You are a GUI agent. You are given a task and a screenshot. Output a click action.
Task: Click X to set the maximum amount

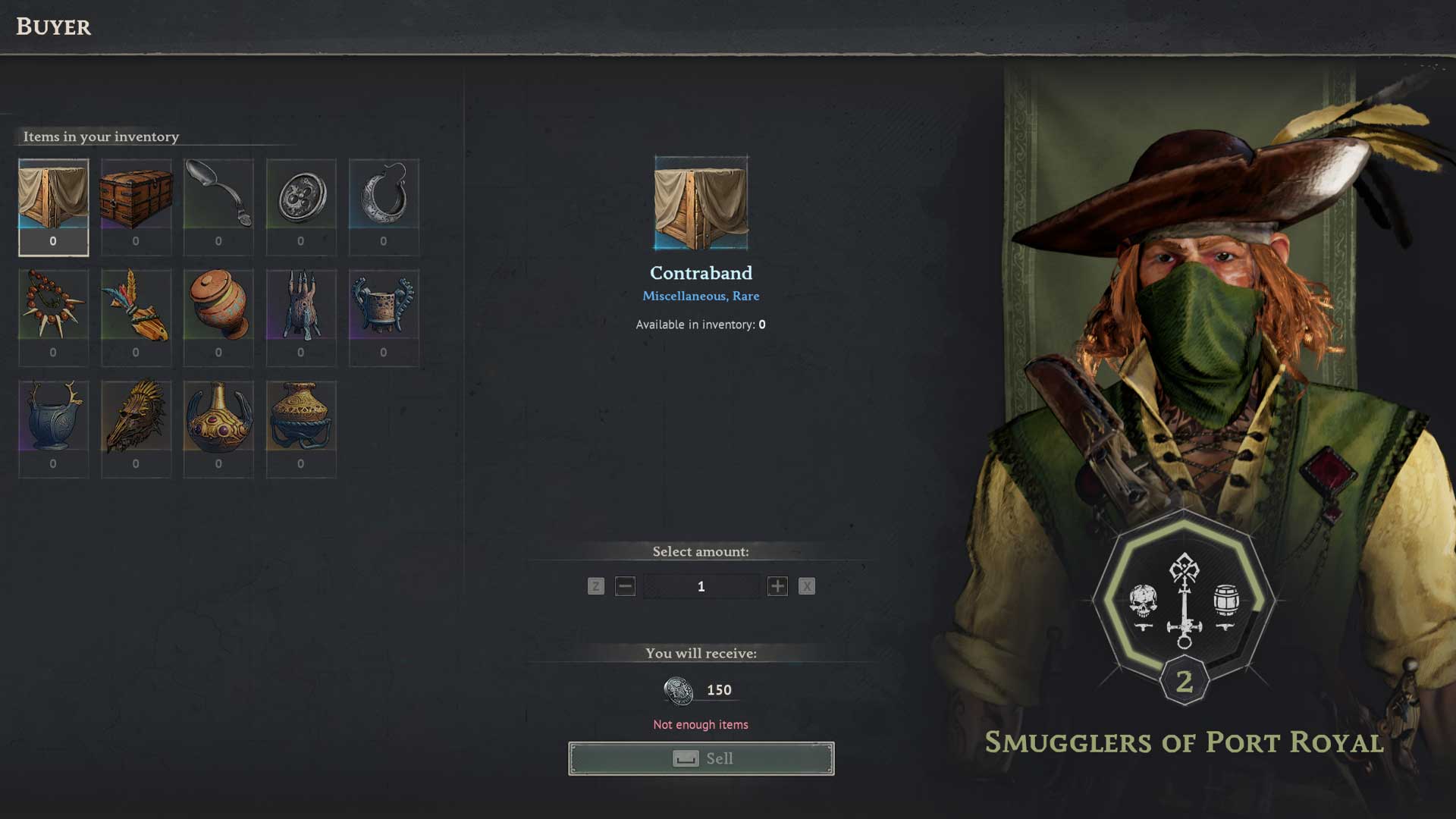806,585
